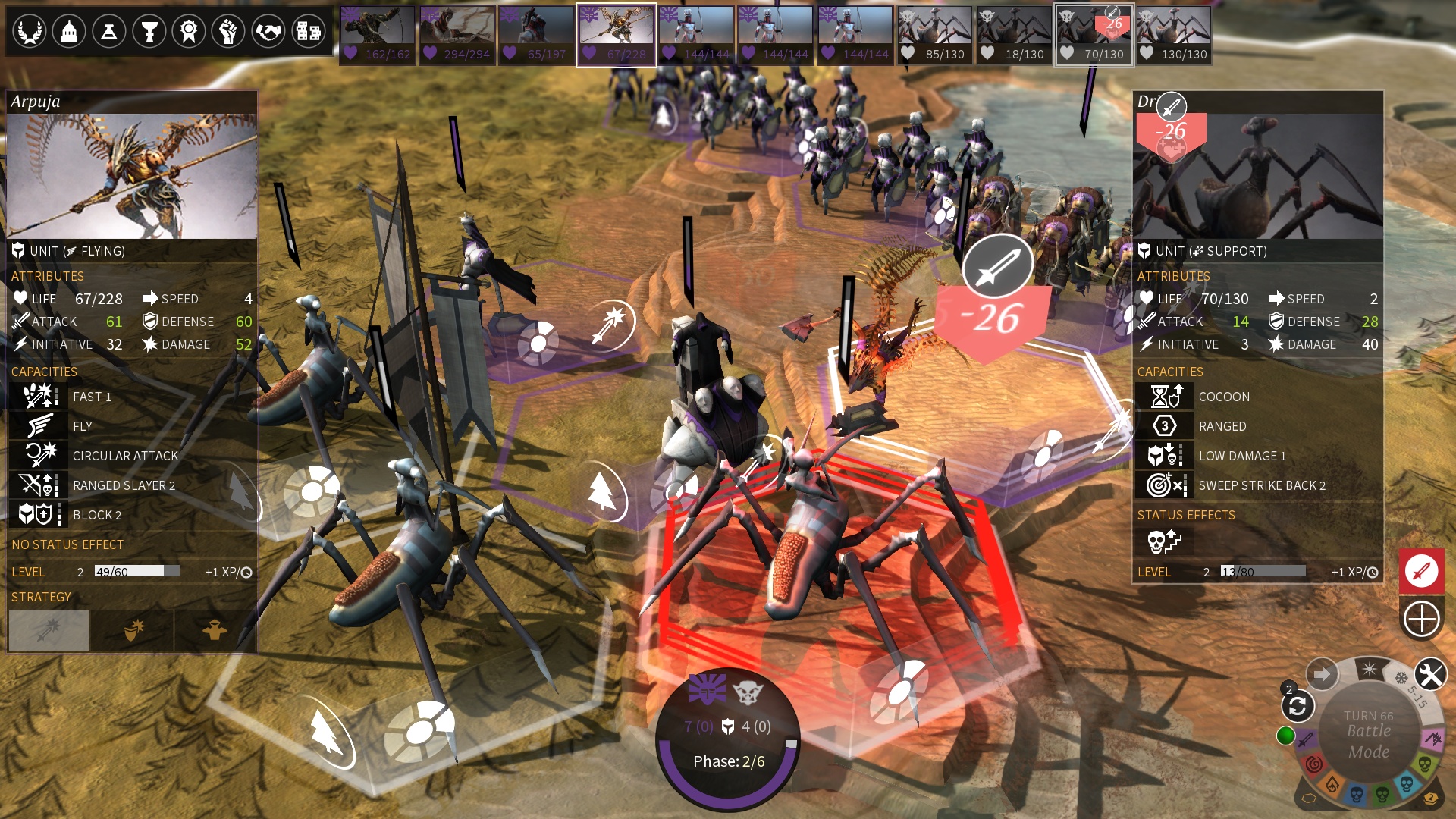
Task: Select the unit portrait with 162/162 life
Action: pyautogui.click(x=378, y=35)
